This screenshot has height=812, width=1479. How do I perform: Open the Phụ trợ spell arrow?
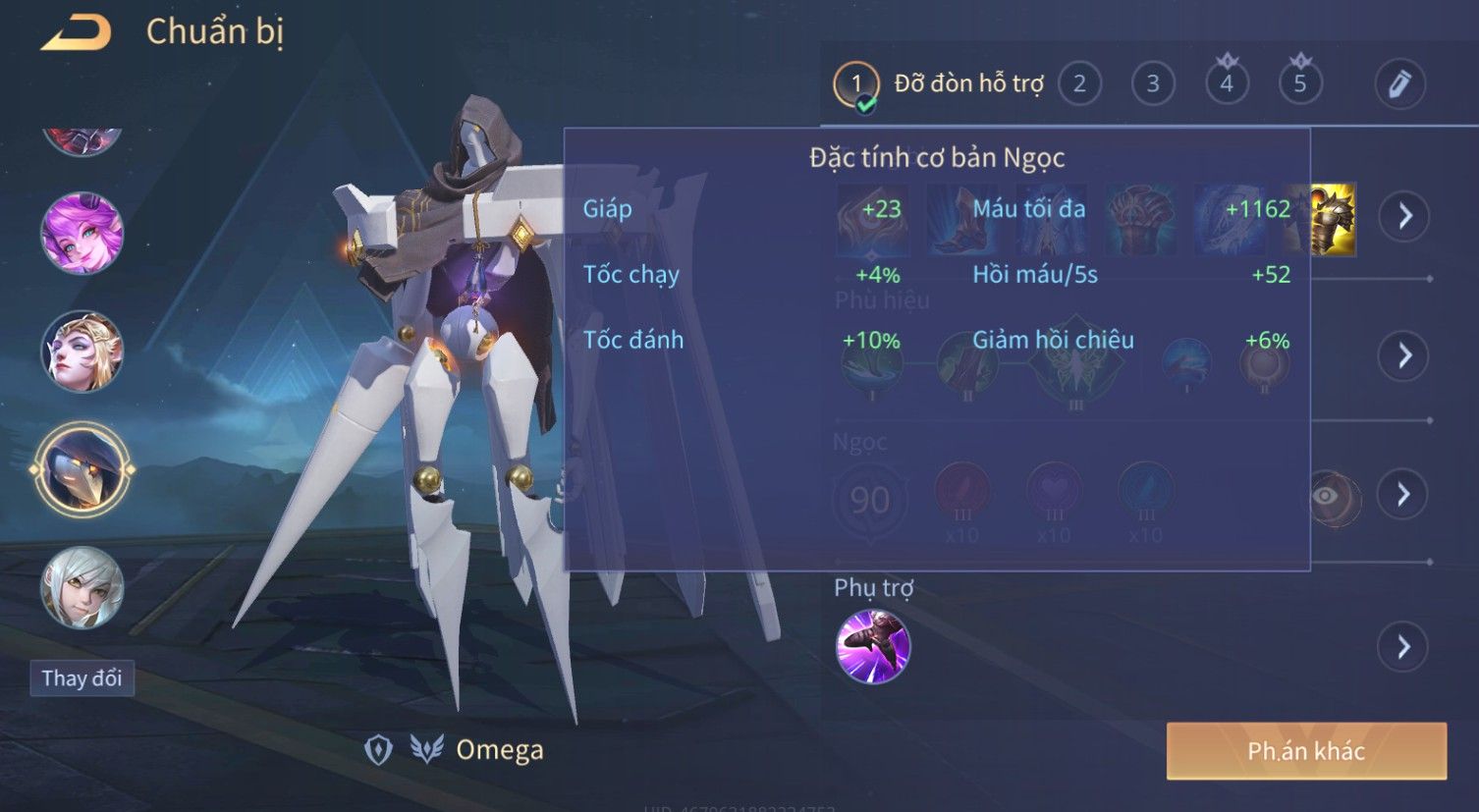pyautogui.click(x=1404, y=647)
